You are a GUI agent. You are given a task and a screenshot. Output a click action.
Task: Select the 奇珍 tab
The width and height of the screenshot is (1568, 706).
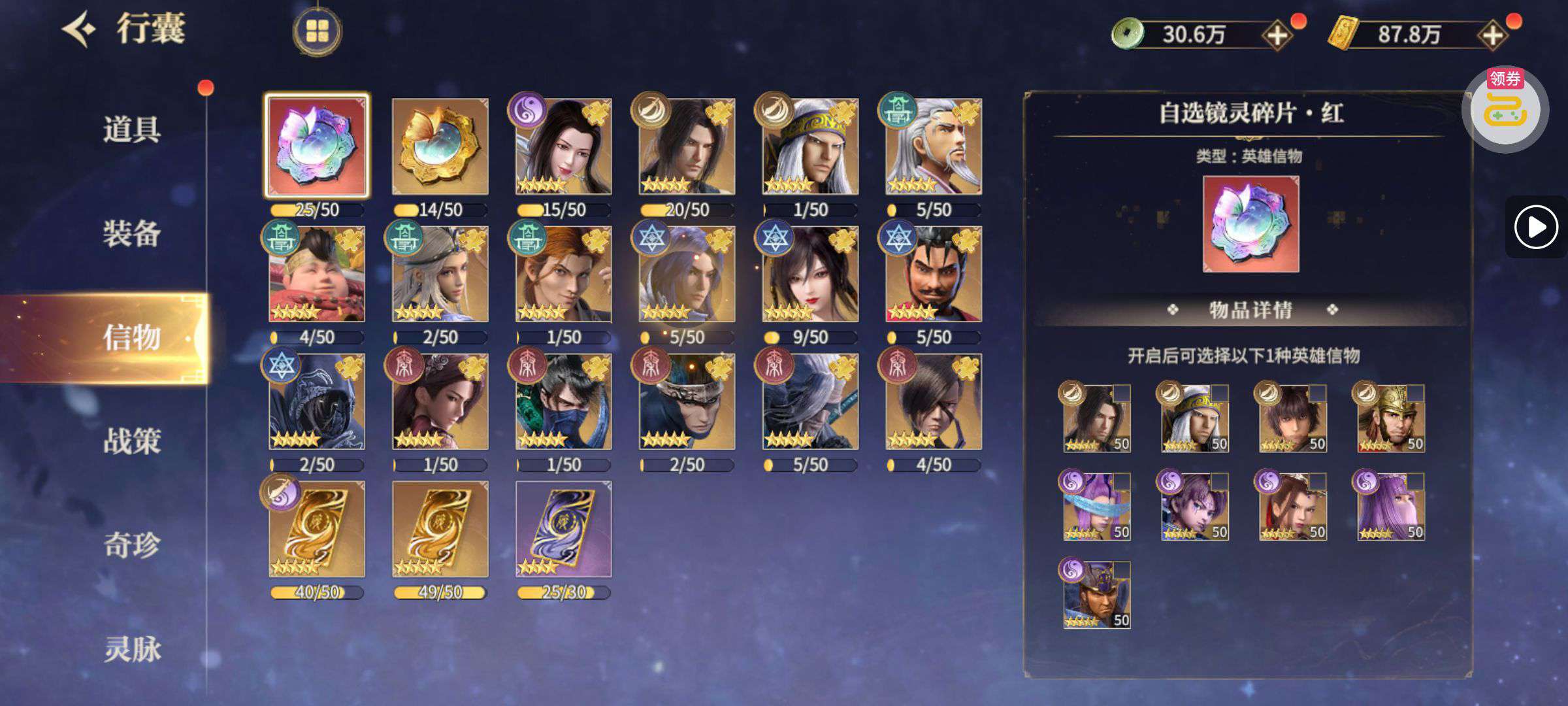(131, 545)
